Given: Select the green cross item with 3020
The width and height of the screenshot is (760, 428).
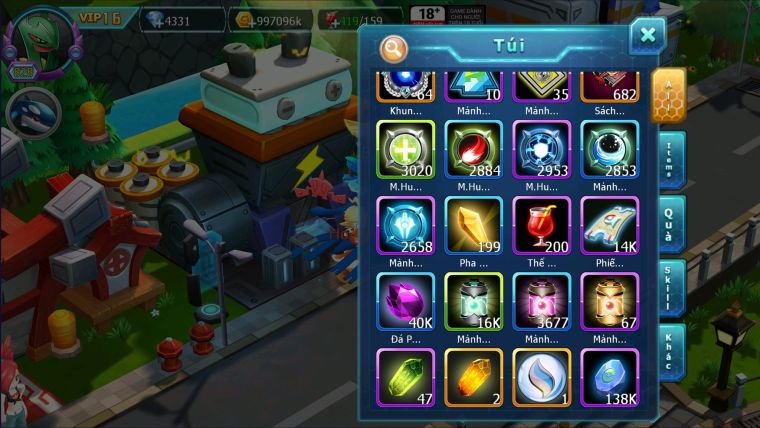Looking at the screenshot, I should click(405, 150).
